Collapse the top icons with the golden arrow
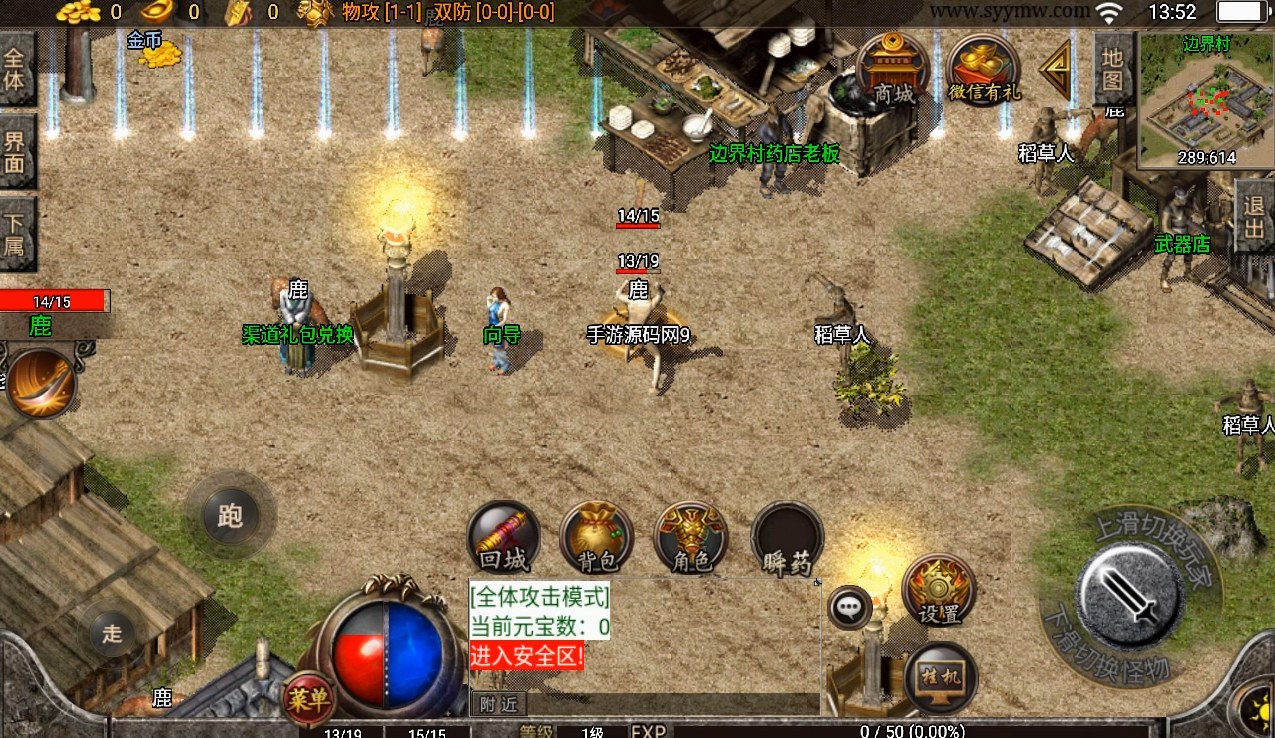1275x738 pixels. [x=1055, y=69]
